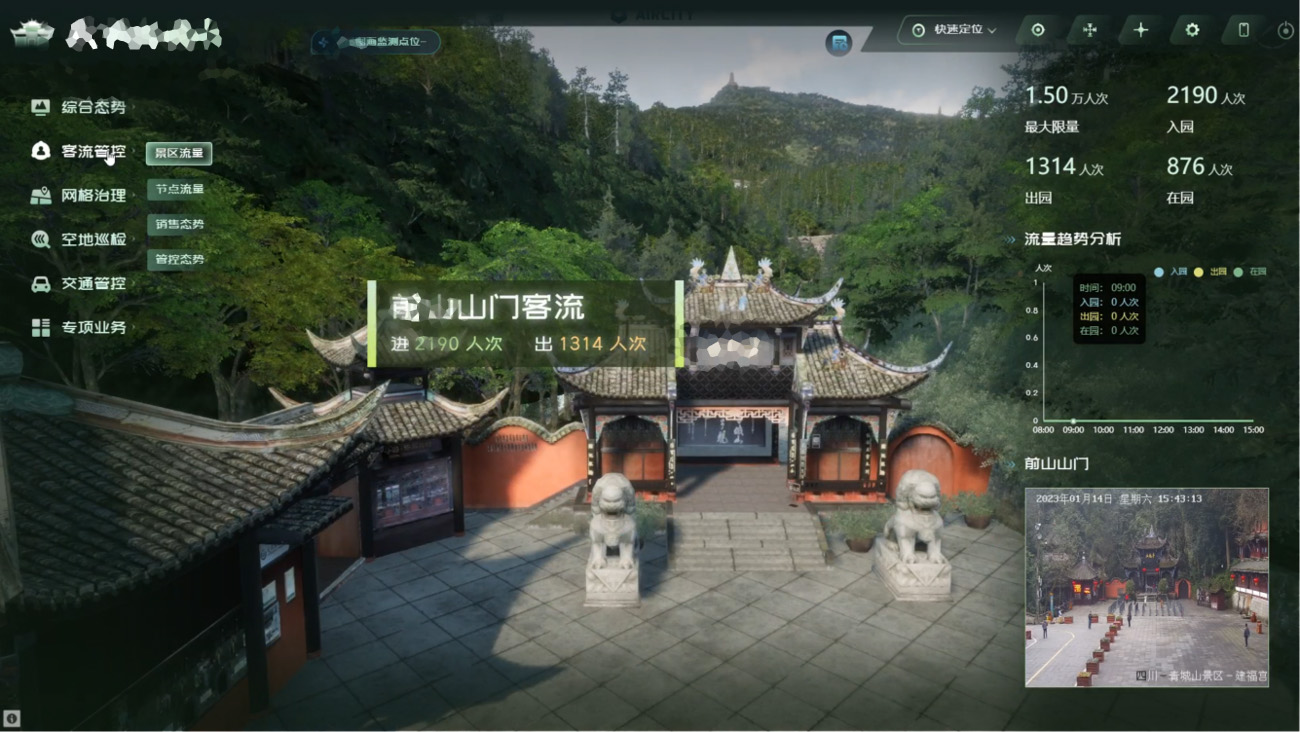This screenshot has height=732, width=1300.
Task: Open the 前山山门 camera feed thumbnail
Action: click(x=1147, y=587)
